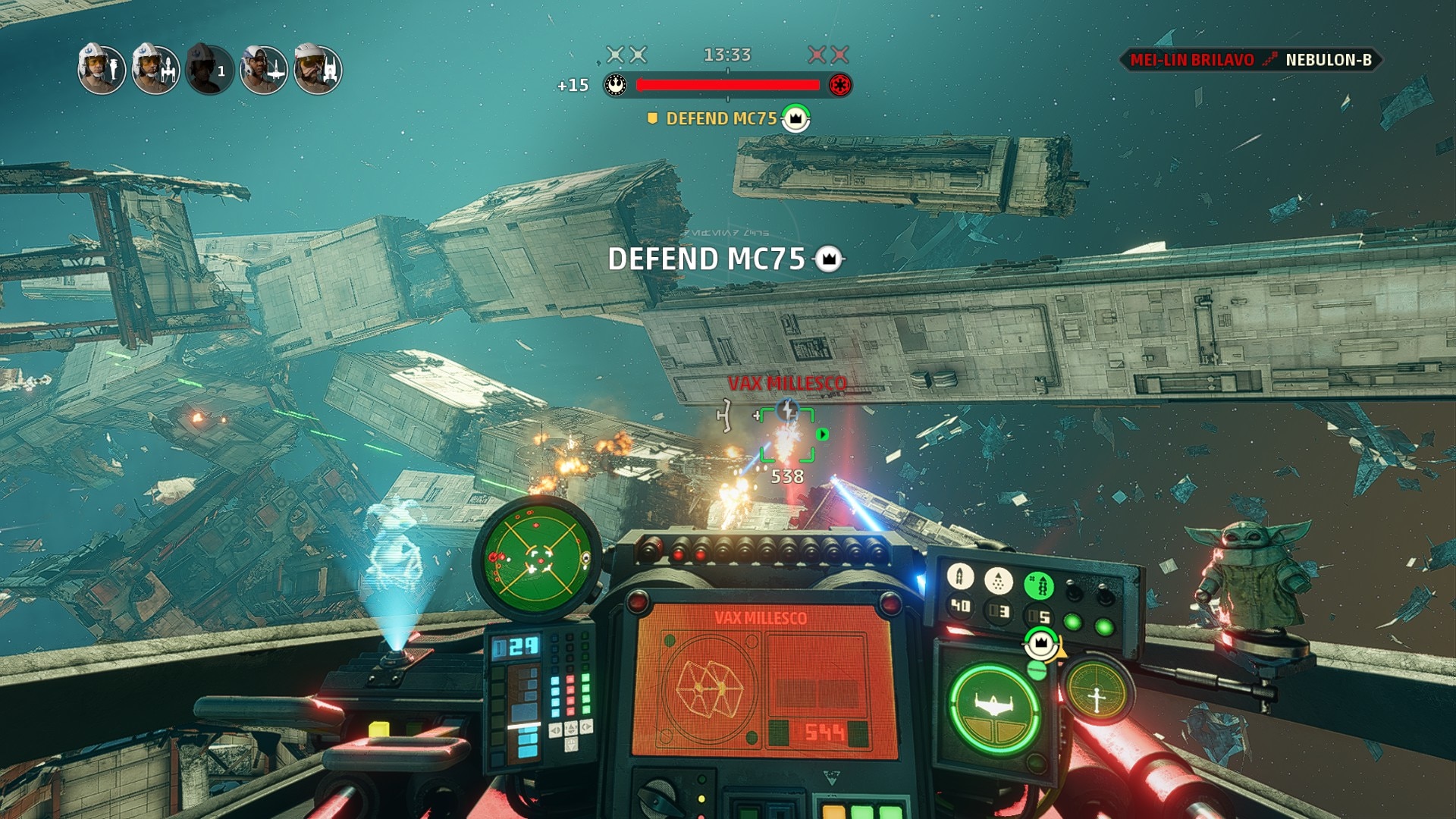1456x819 pixels.
Task: Click the crown objective marker above the shield gauge
Action: click(x=1041, y=643)
